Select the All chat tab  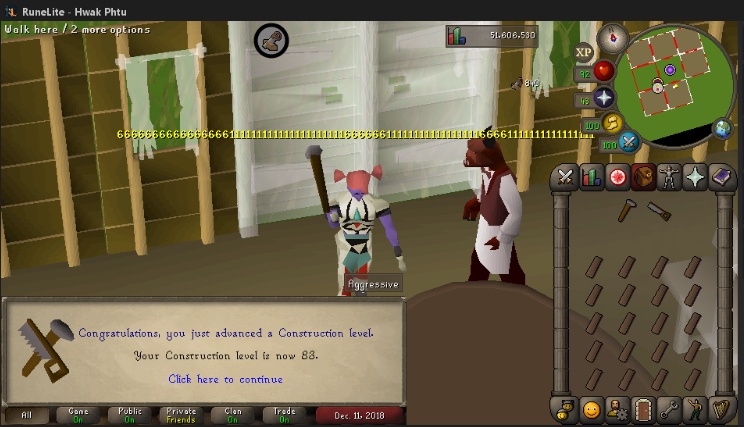[26, 415]
